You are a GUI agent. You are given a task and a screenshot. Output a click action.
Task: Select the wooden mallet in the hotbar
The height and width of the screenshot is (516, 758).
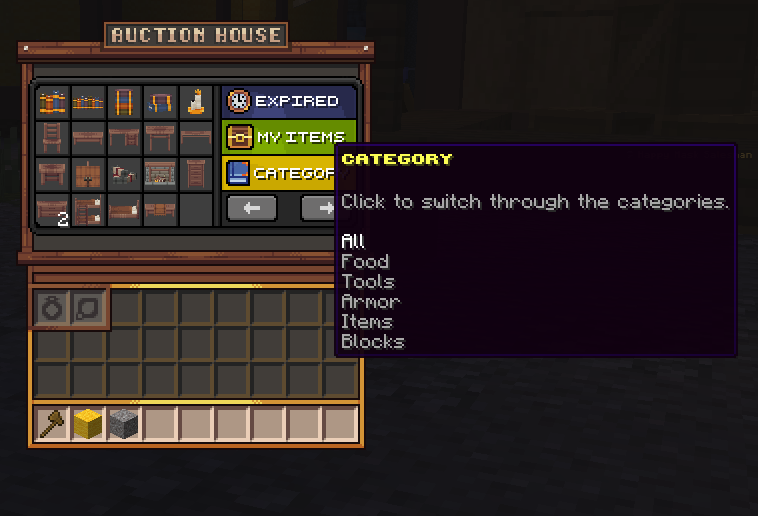pos(52,424)
